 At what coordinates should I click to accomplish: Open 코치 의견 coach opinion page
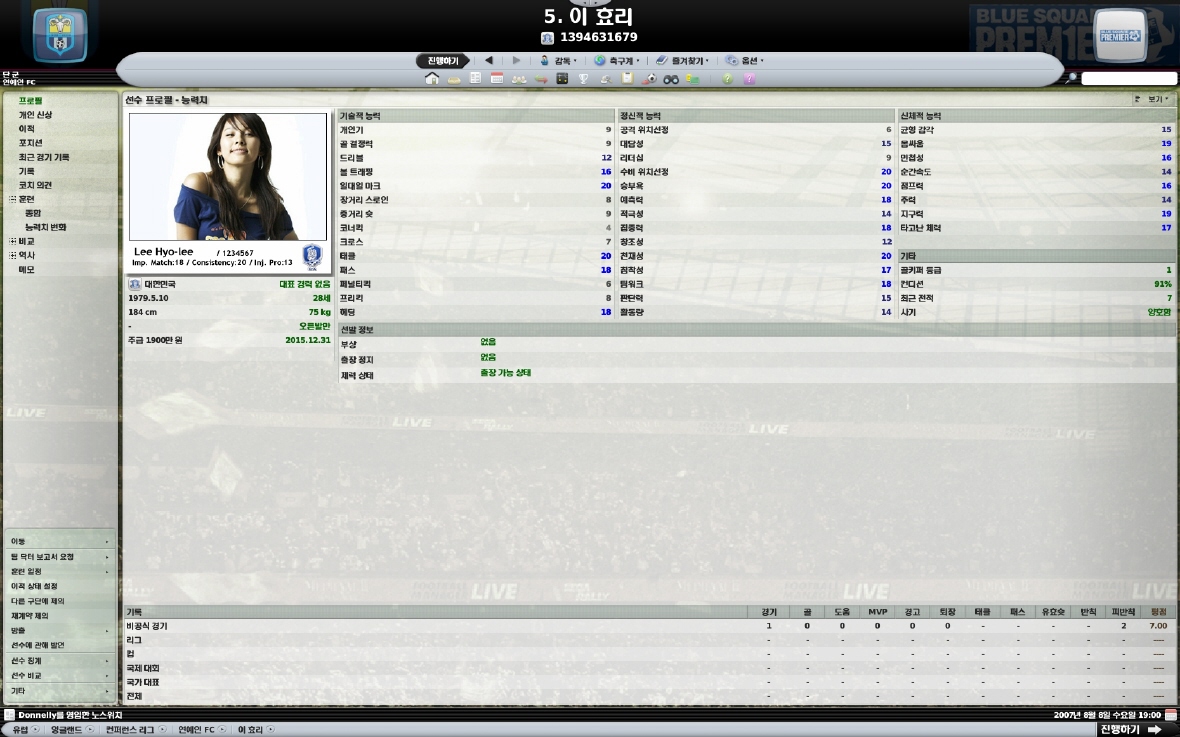[x=35, y=185]
